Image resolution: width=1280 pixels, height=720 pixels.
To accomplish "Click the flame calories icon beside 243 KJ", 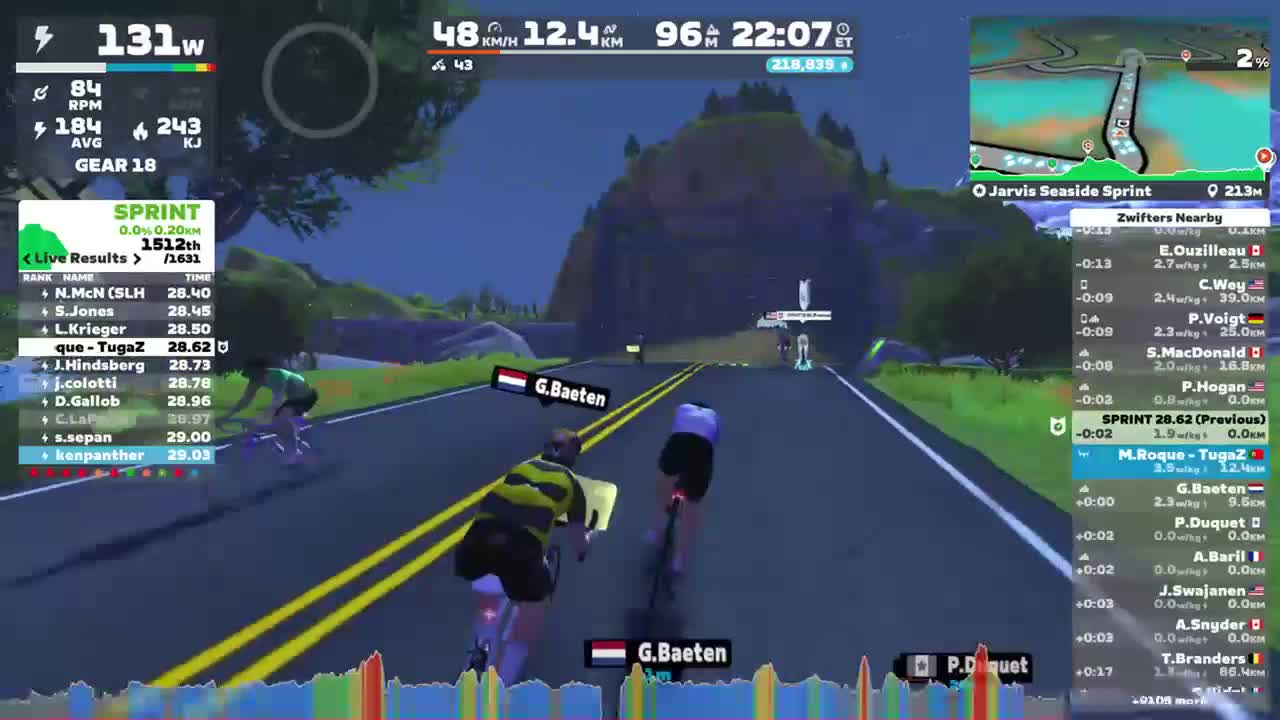I will pyautogui.click(x=141, y=130).
